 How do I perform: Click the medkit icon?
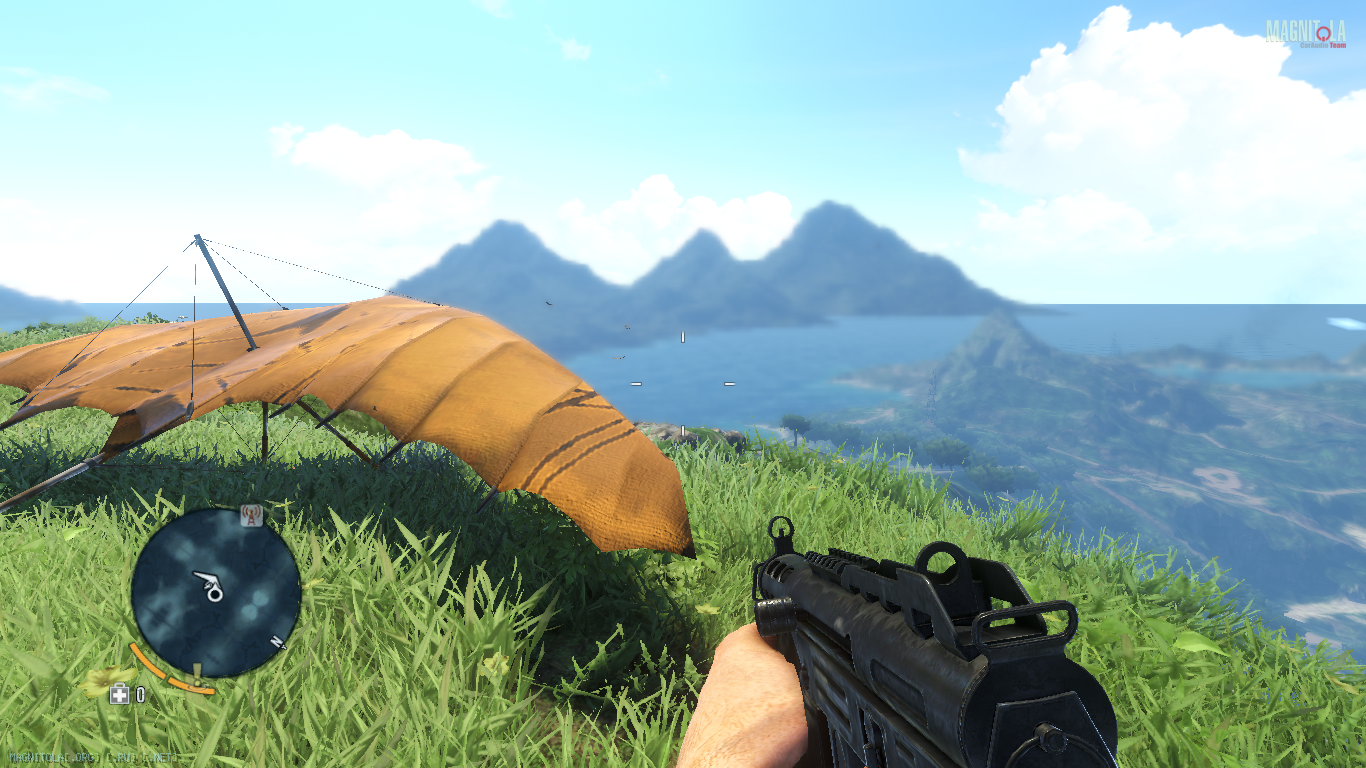click(120, 694)
